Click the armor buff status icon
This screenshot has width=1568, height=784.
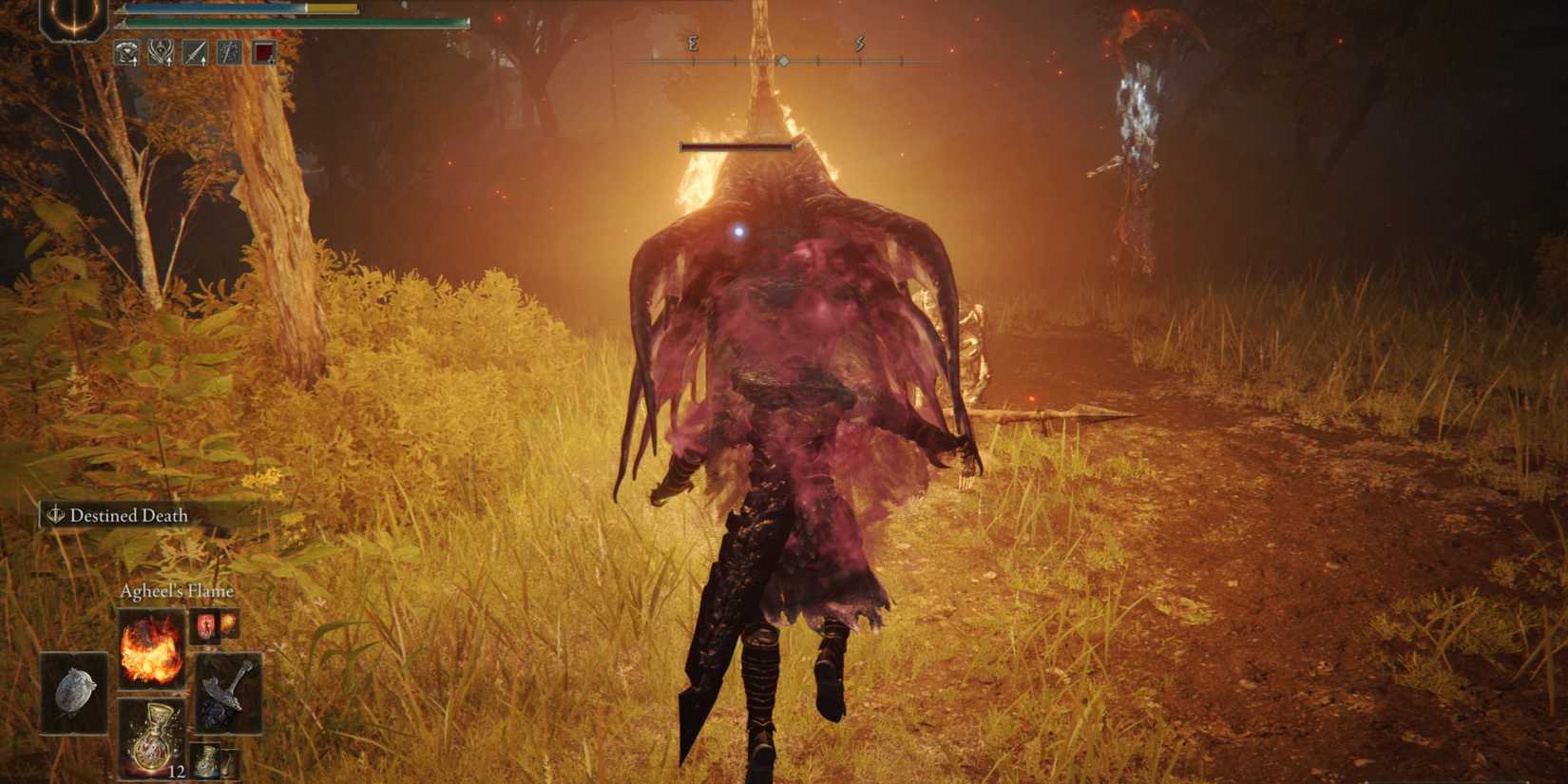coord(125,51)
